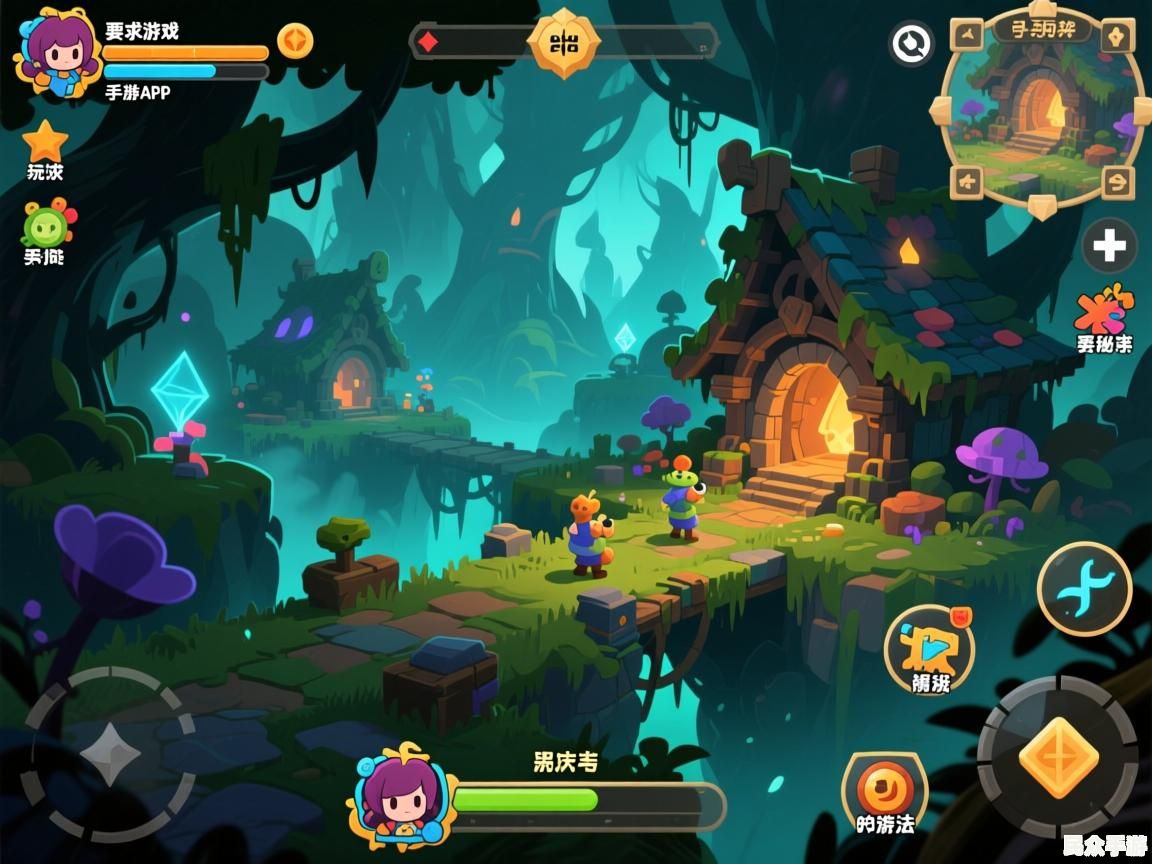
Task: Tap the white circular refresh icon
Action: tap(911, 44)
